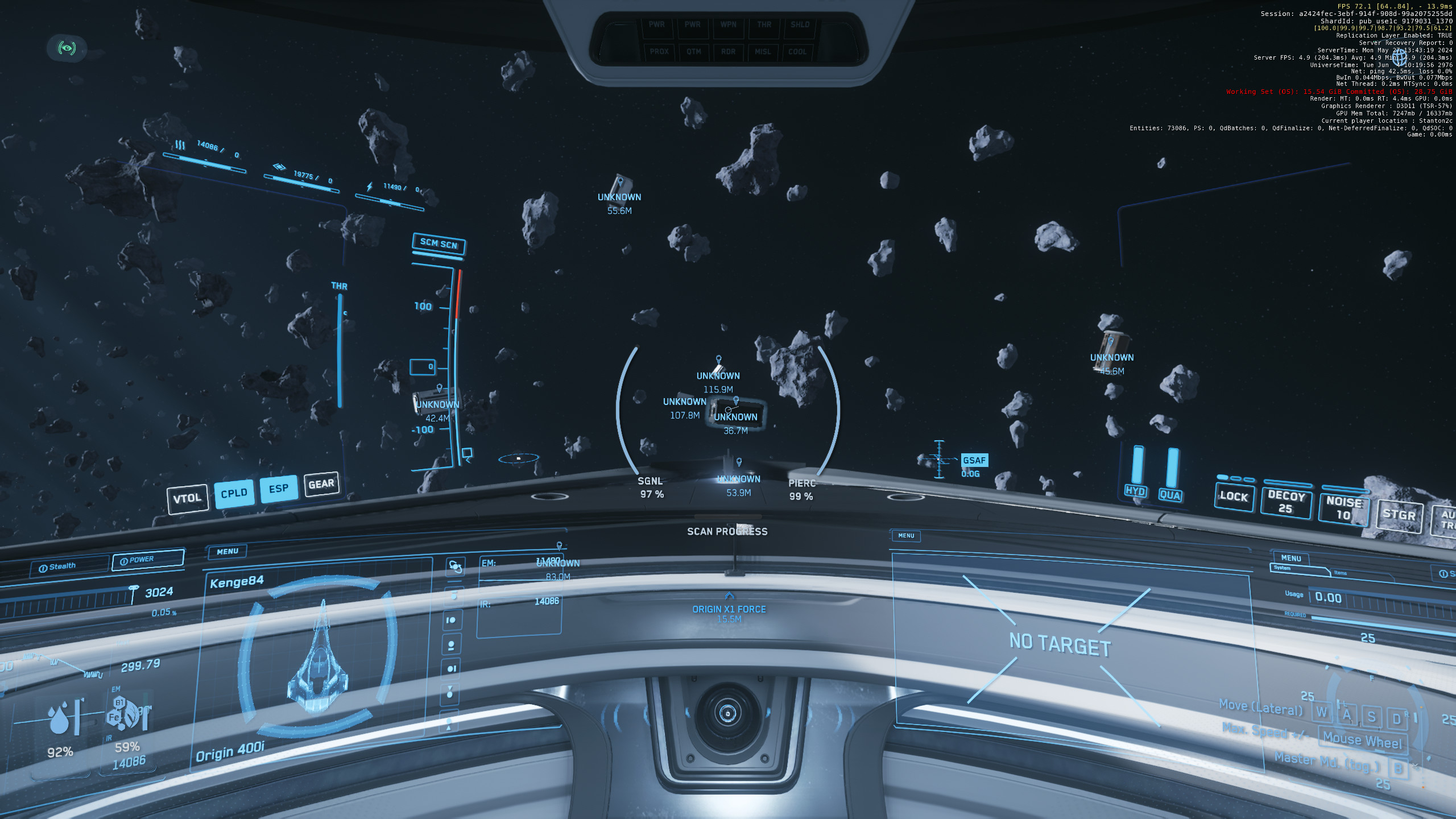This screenshot has width=1456, height=819.
Task: Click the green scanning eye icon top-left
Action: point(68,49)
